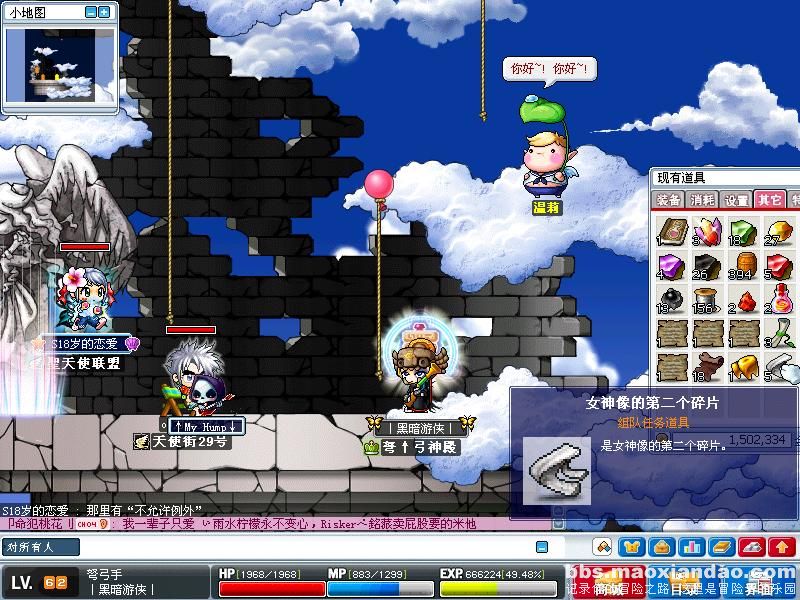
Task: Open the equipment shirt icon button
Action: pos(632,547)
